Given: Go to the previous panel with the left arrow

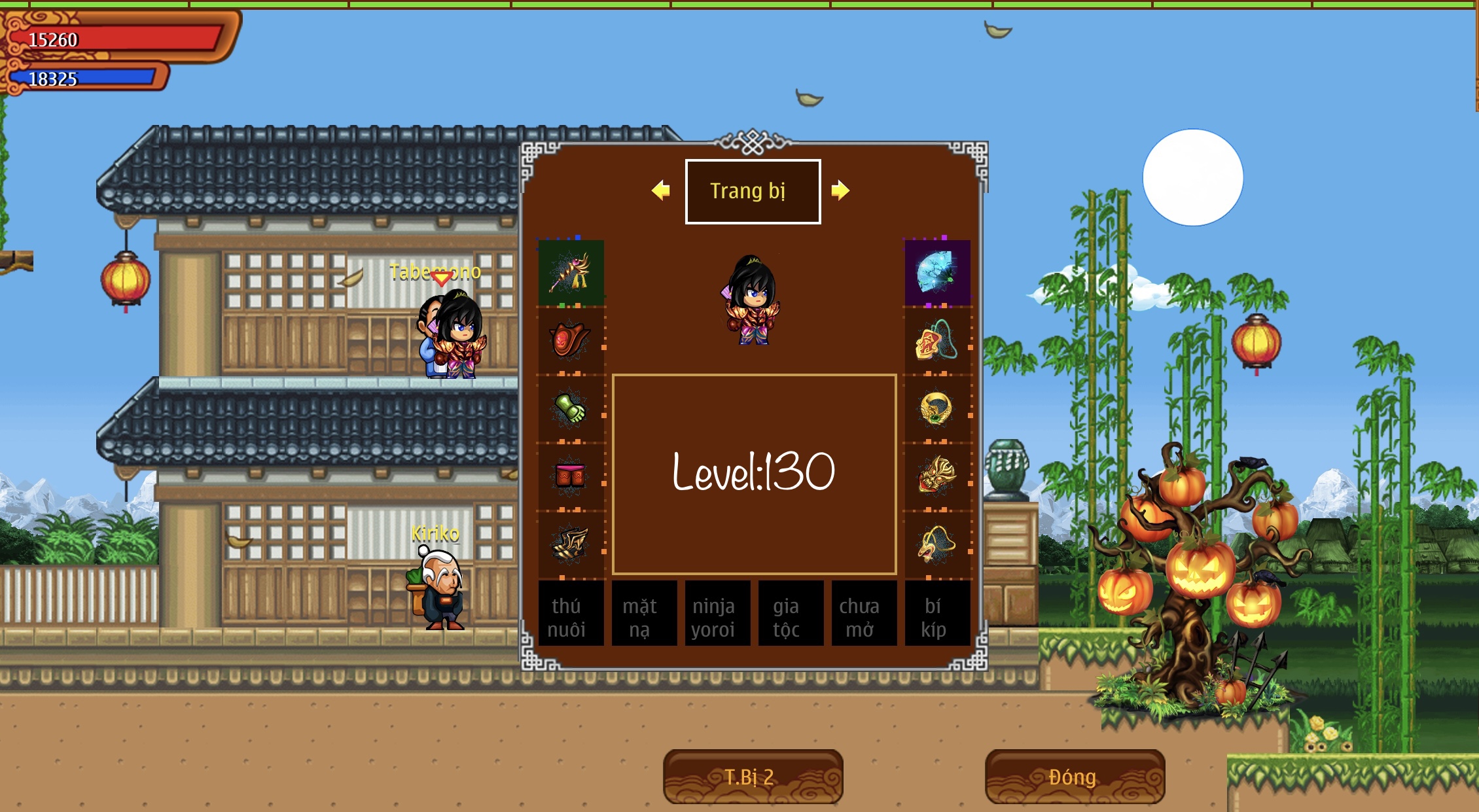Looking at the screenshot, I should coord(661,190).
